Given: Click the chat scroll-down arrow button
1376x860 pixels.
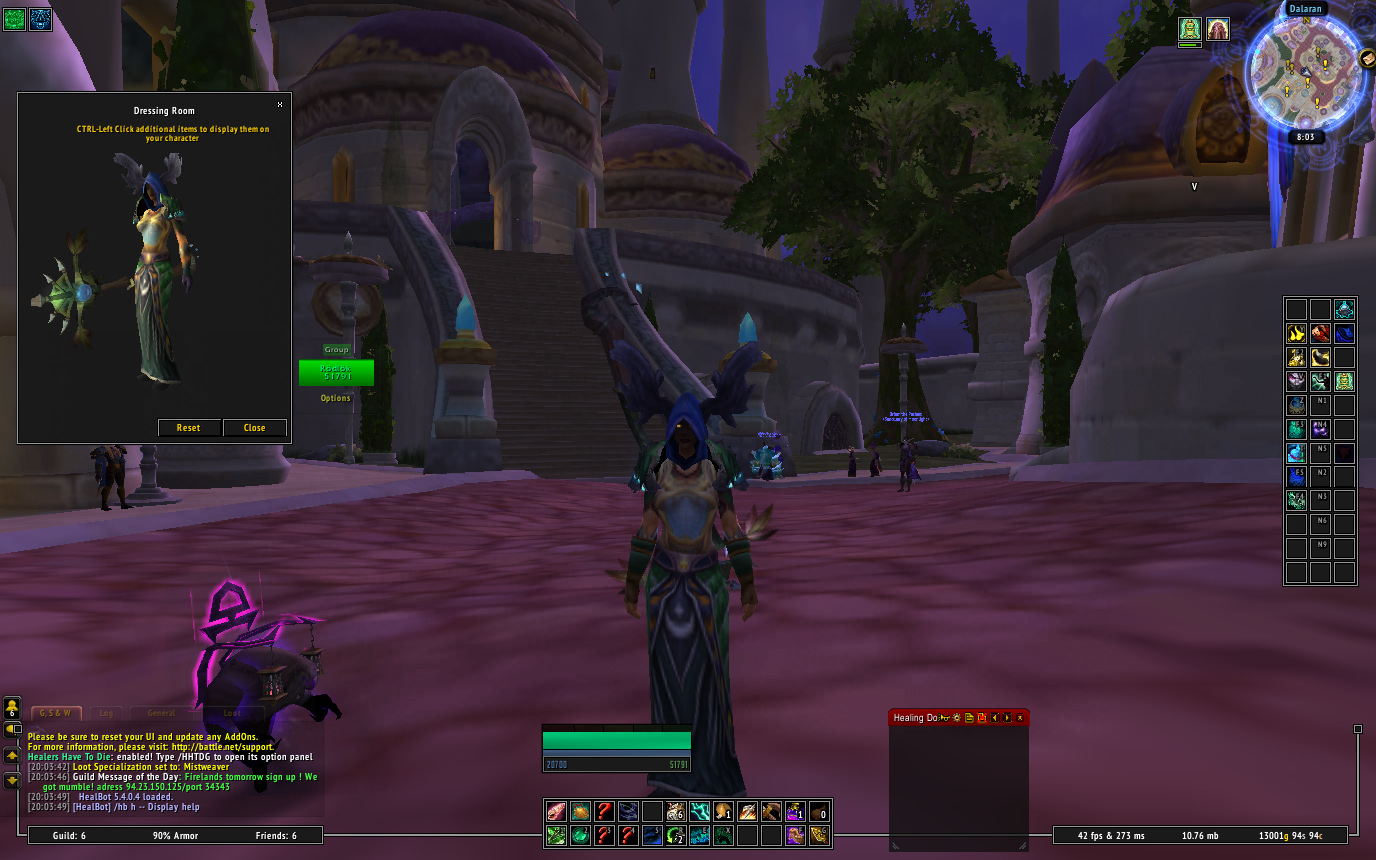Looking at the screenshot, I should (x=12, y=779).
